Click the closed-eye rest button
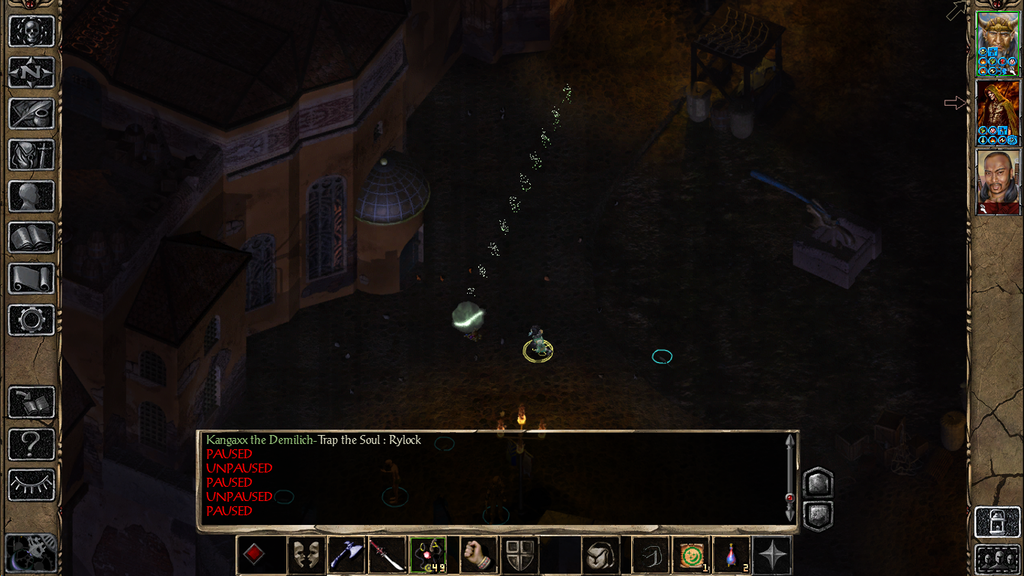The image size is (1024, 576). pos(31,485)
